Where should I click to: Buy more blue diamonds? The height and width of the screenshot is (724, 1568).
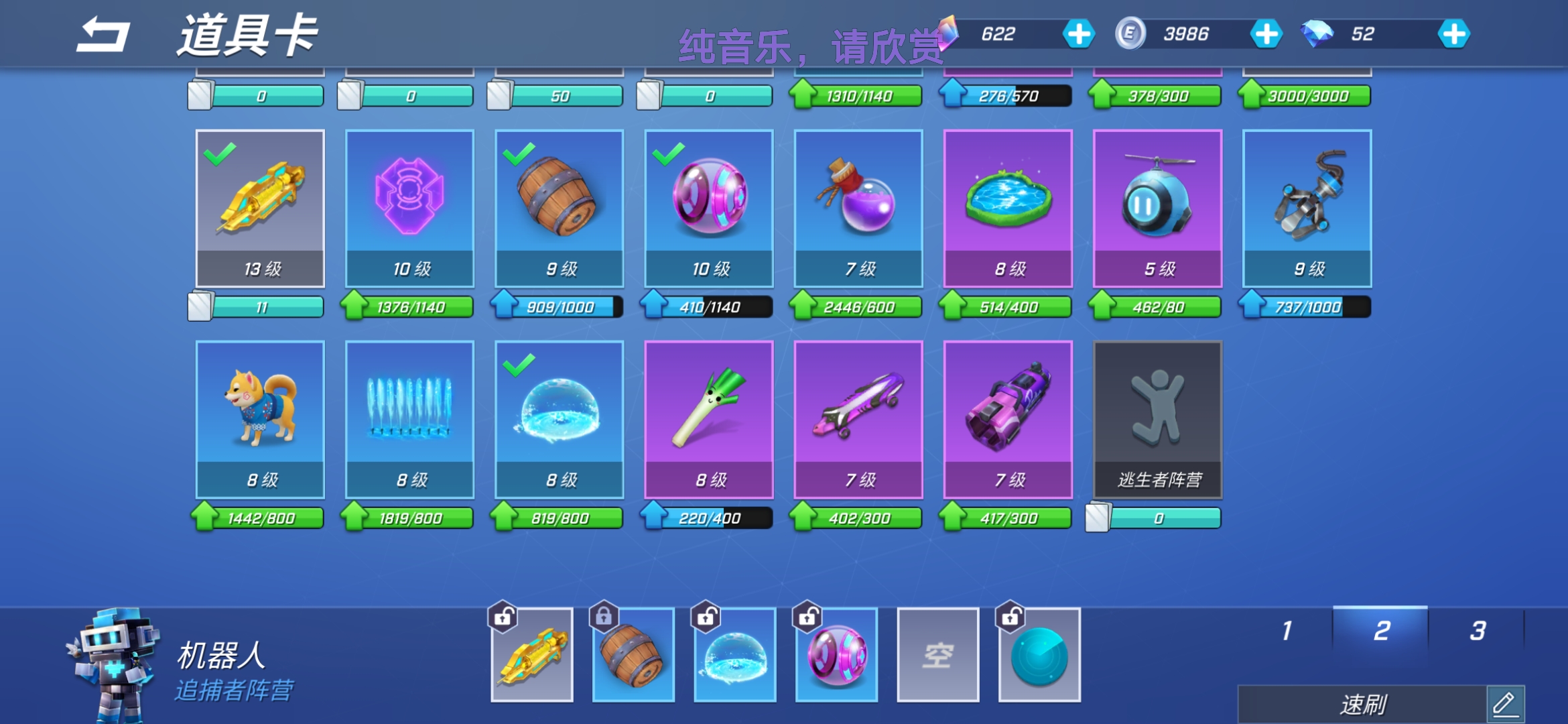click(1453, 34)
